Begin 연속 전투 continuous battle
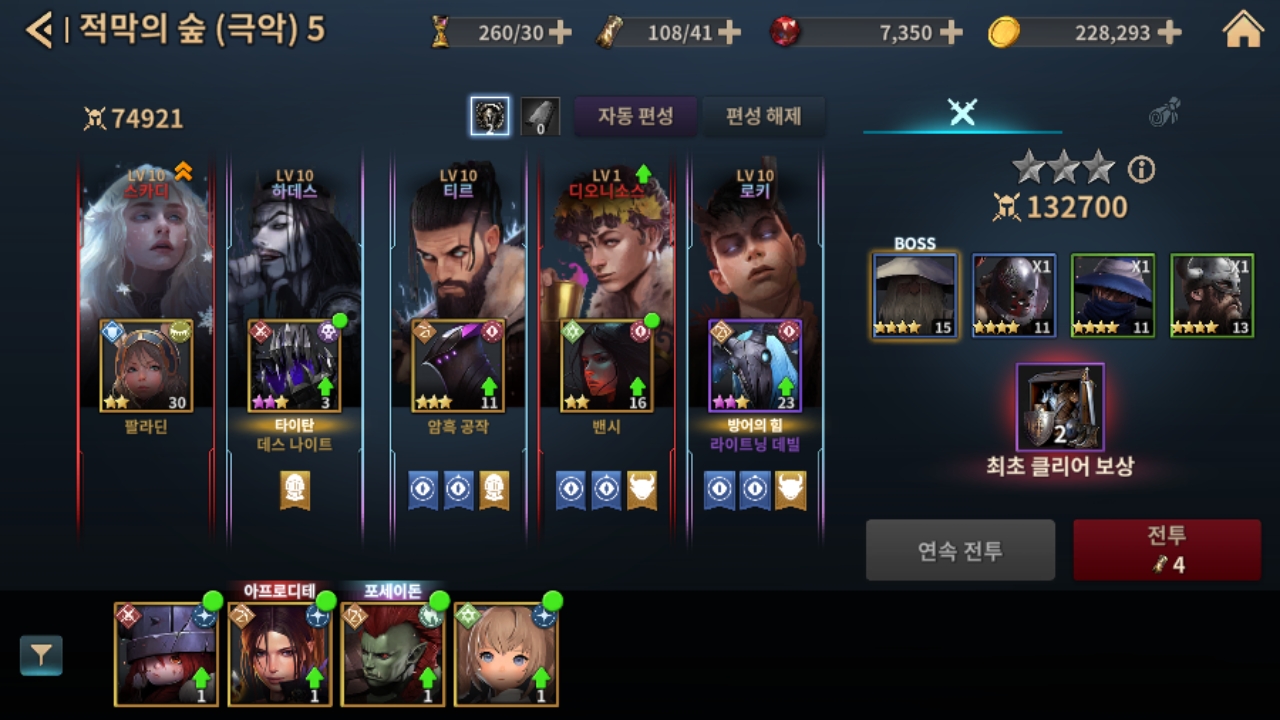 tap(960, 550)
